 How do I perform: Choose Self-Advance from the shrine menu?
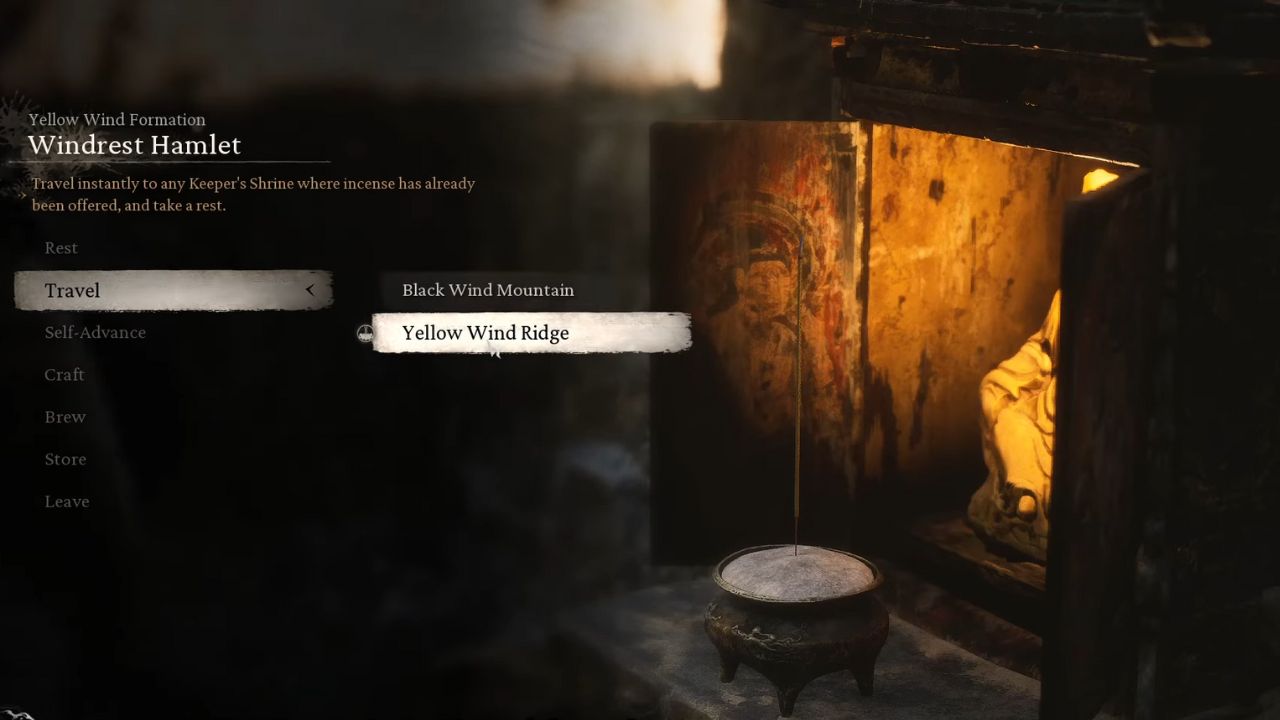[x=95, y=332]
